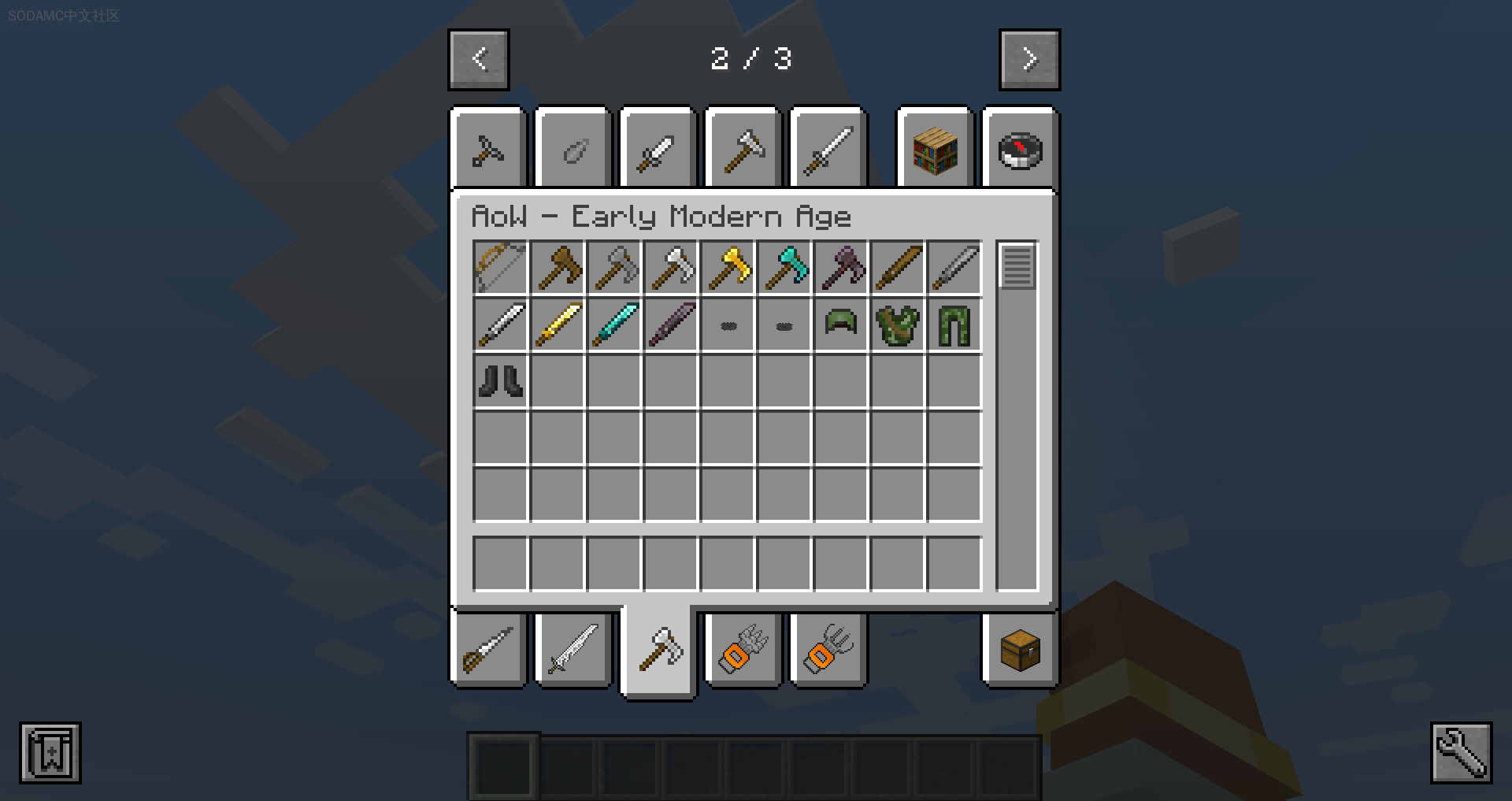Take the camouflage chestplate

[x=898, y=324]
